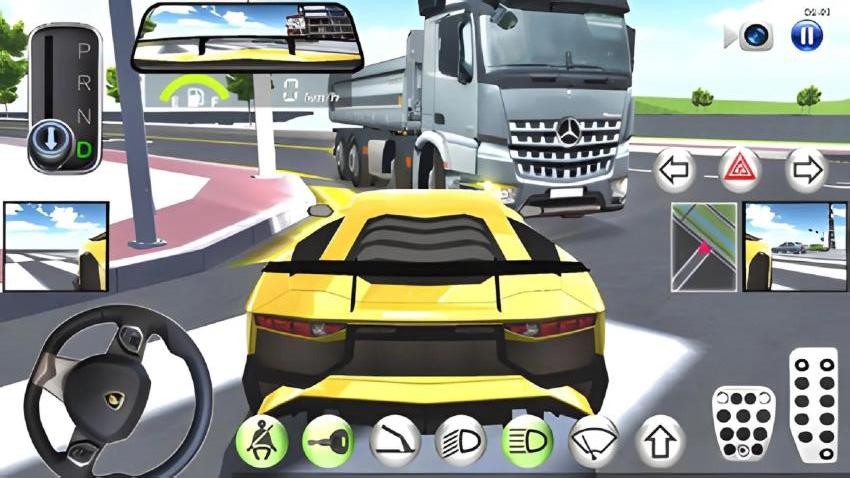This screenshot has height=478, width=850.
Task: Activate the right turn signal arrow
Action: [x=805, y=170]
